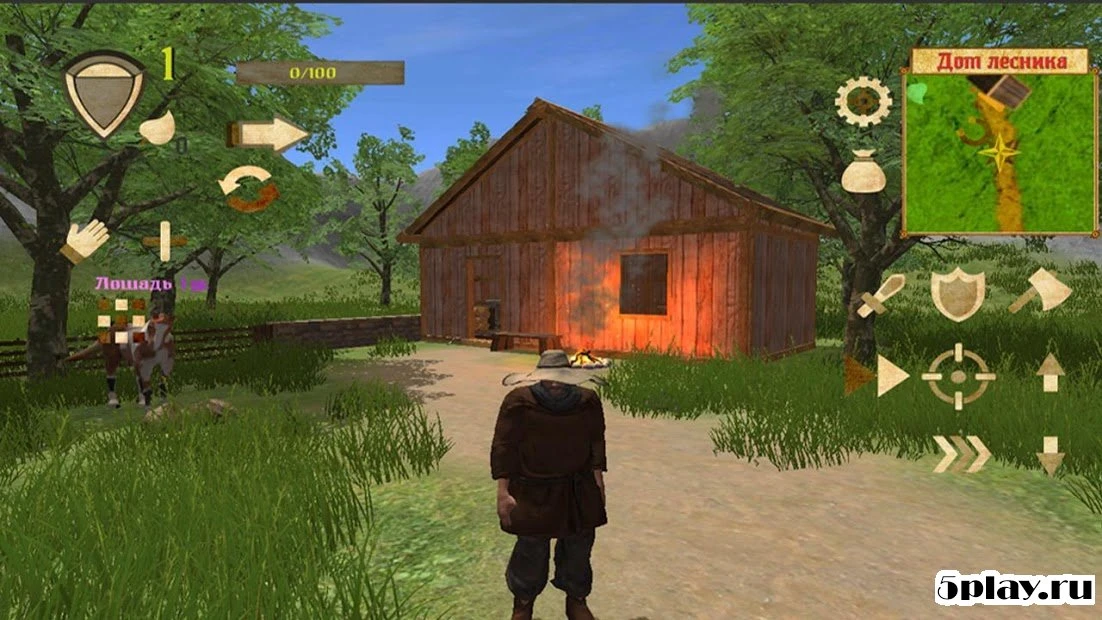
Task: Tap the wooden right arrow button
Action: pyautogui.click(x=268, y=134)
